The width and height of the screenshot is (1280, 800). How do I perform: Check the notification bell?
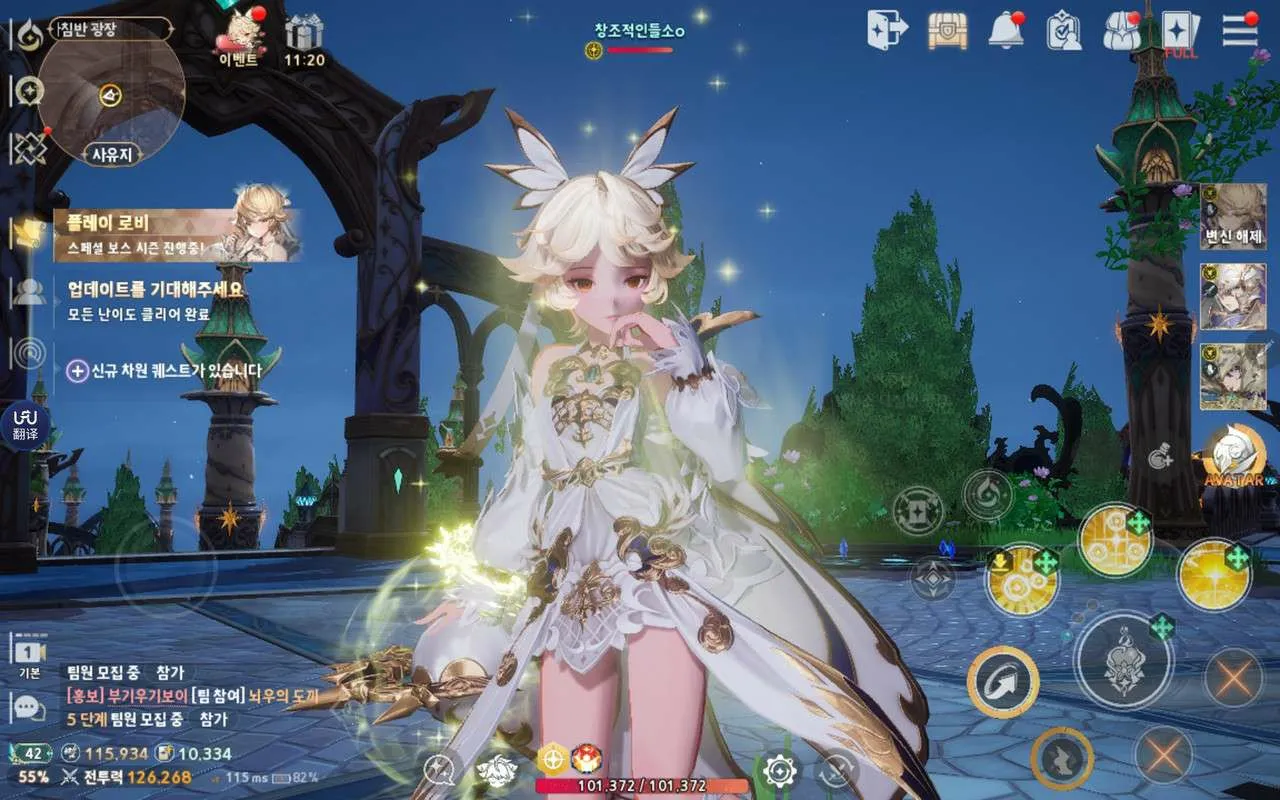(1005, 31)
